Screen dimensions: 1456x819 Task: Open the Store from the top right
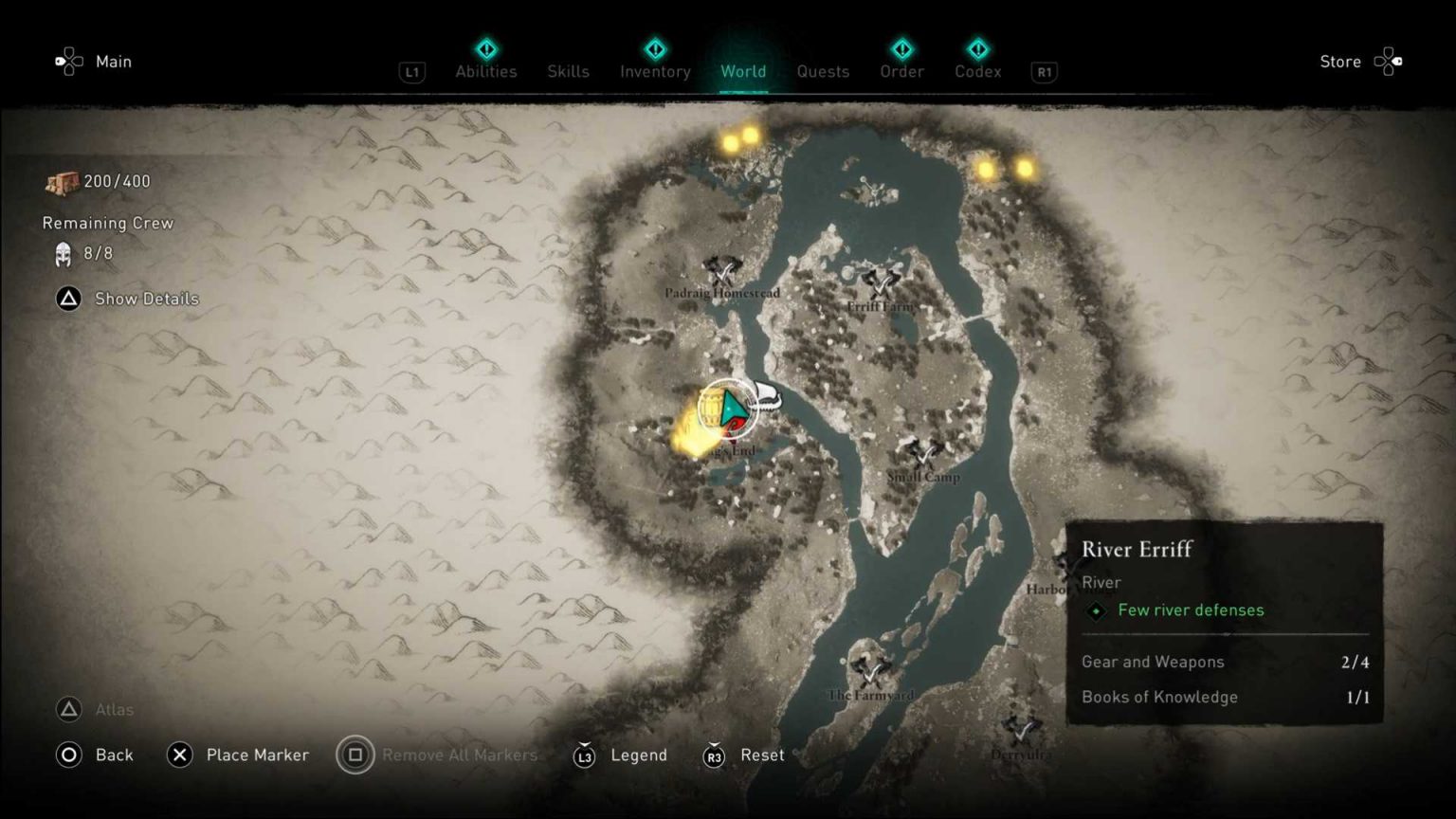click(1340, 62)
